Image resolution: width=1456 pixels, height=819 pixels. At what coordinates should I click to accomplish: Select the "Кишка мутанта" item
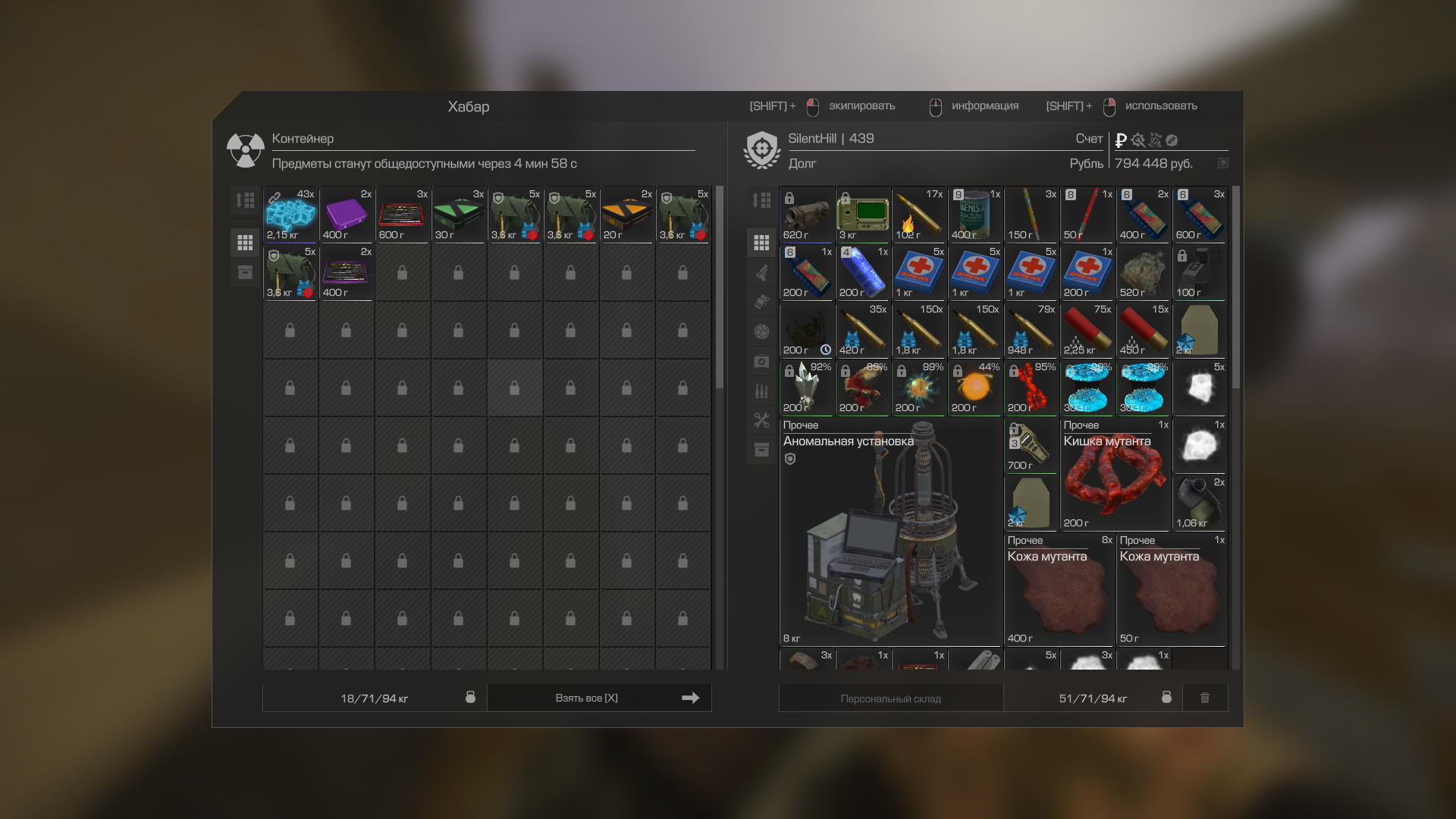tap(1115, 475)
